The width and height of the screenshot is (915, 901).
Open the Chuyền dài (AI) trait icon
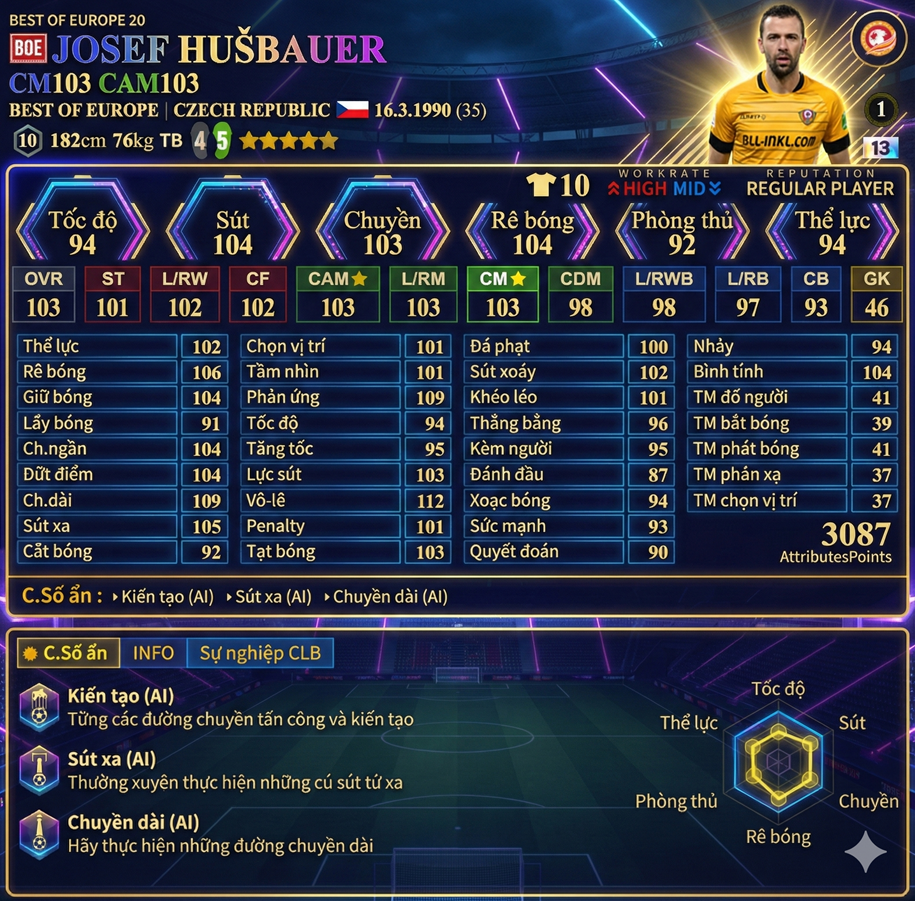click(x=40, y=832)
